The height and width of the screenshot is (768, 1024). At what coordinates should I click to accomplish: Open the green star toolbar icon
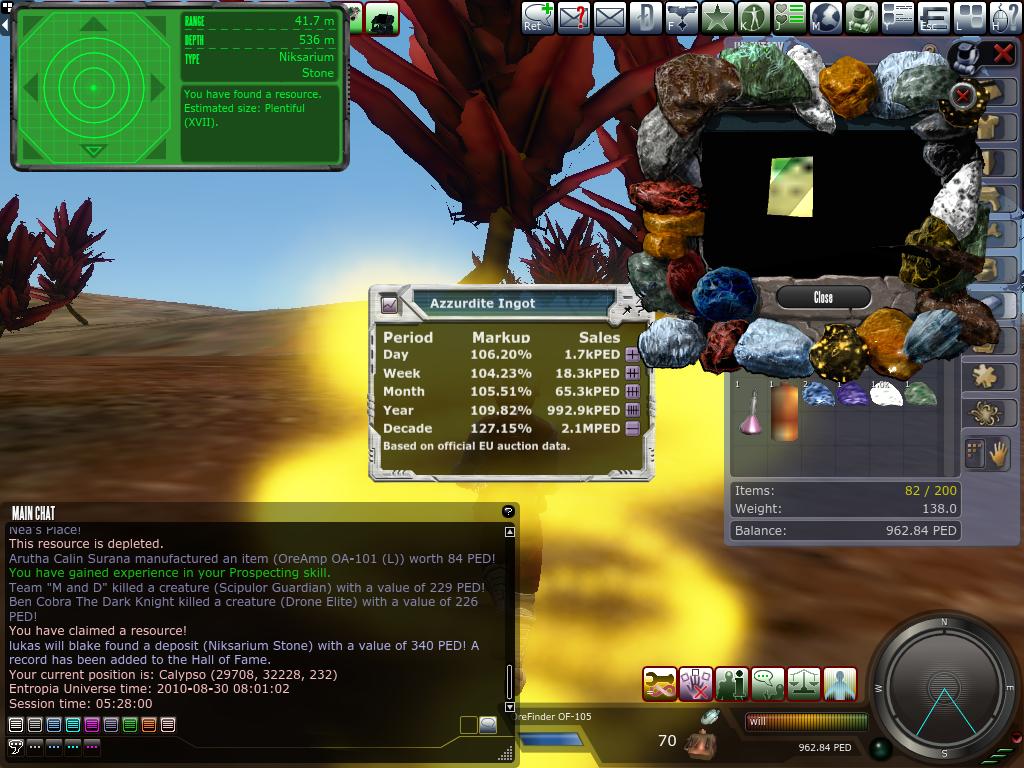point(717,17)
